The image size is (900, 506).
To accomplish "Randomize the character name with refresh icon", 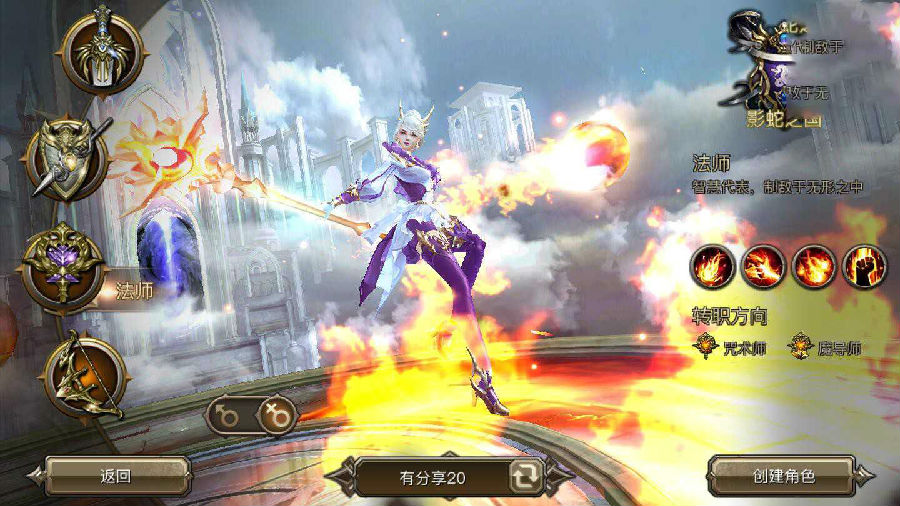I will coord(523,477).
